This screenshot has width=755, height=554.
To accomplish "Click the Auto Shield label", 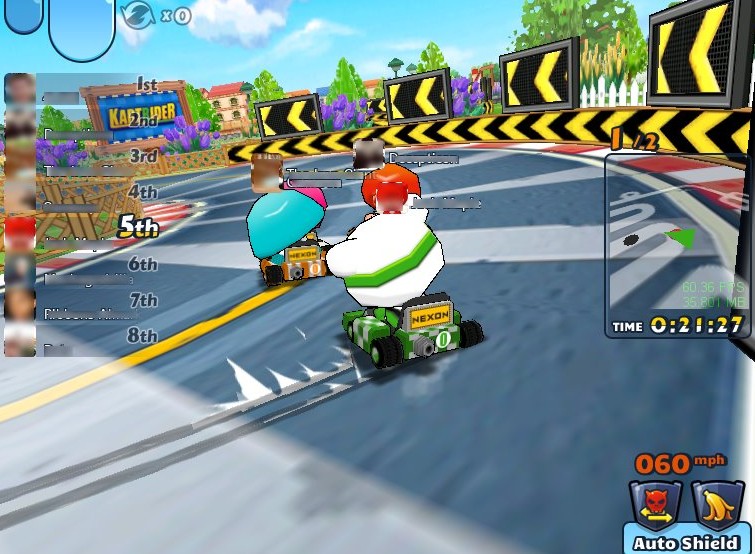I will (x=687, y=543).
